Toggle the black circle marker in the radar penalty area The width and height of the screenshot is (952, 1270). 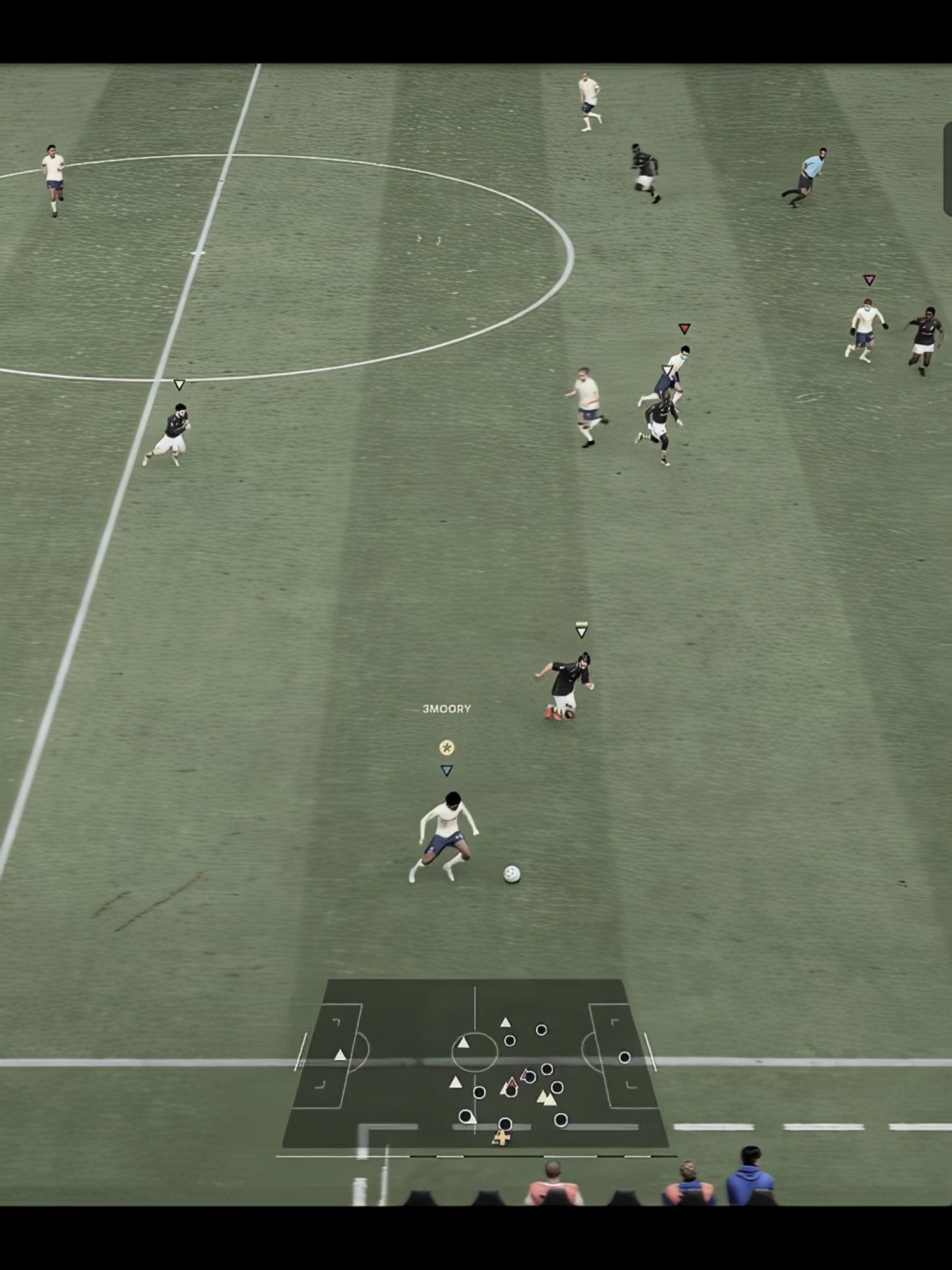click(625, 1057)
